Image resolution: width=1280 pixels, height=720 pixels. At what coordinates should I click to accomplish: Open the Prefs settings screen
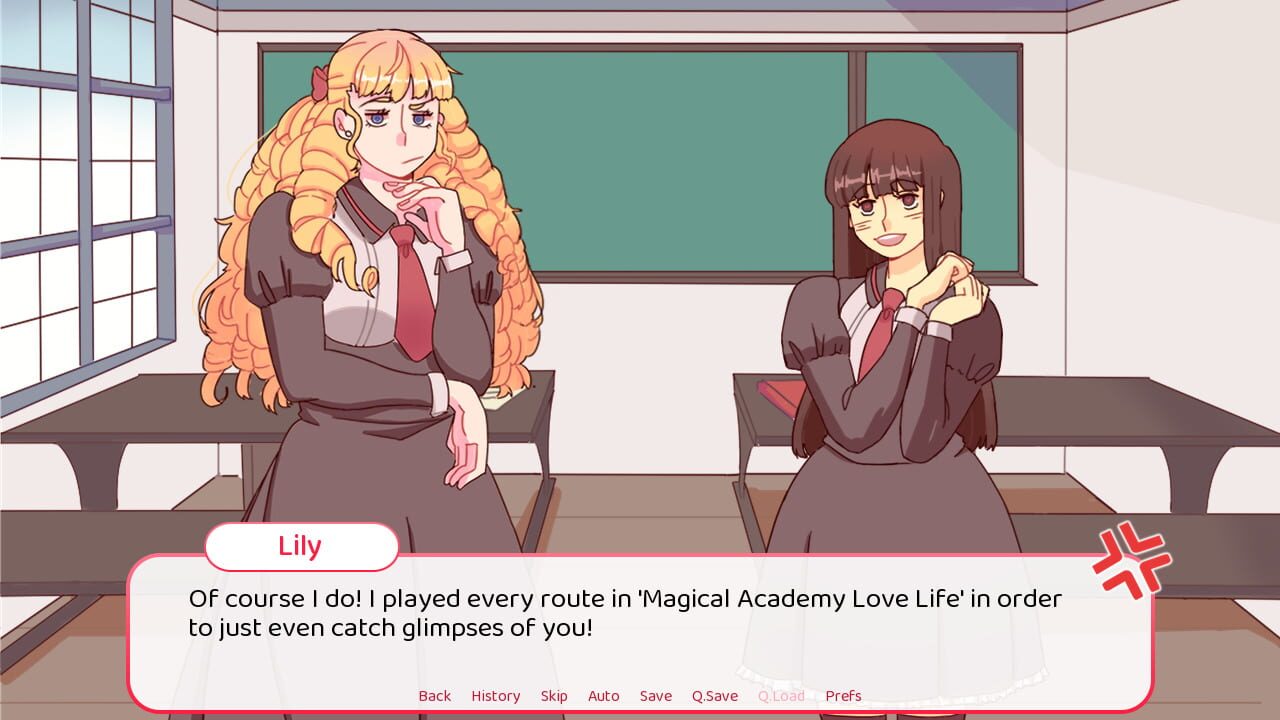843,695
